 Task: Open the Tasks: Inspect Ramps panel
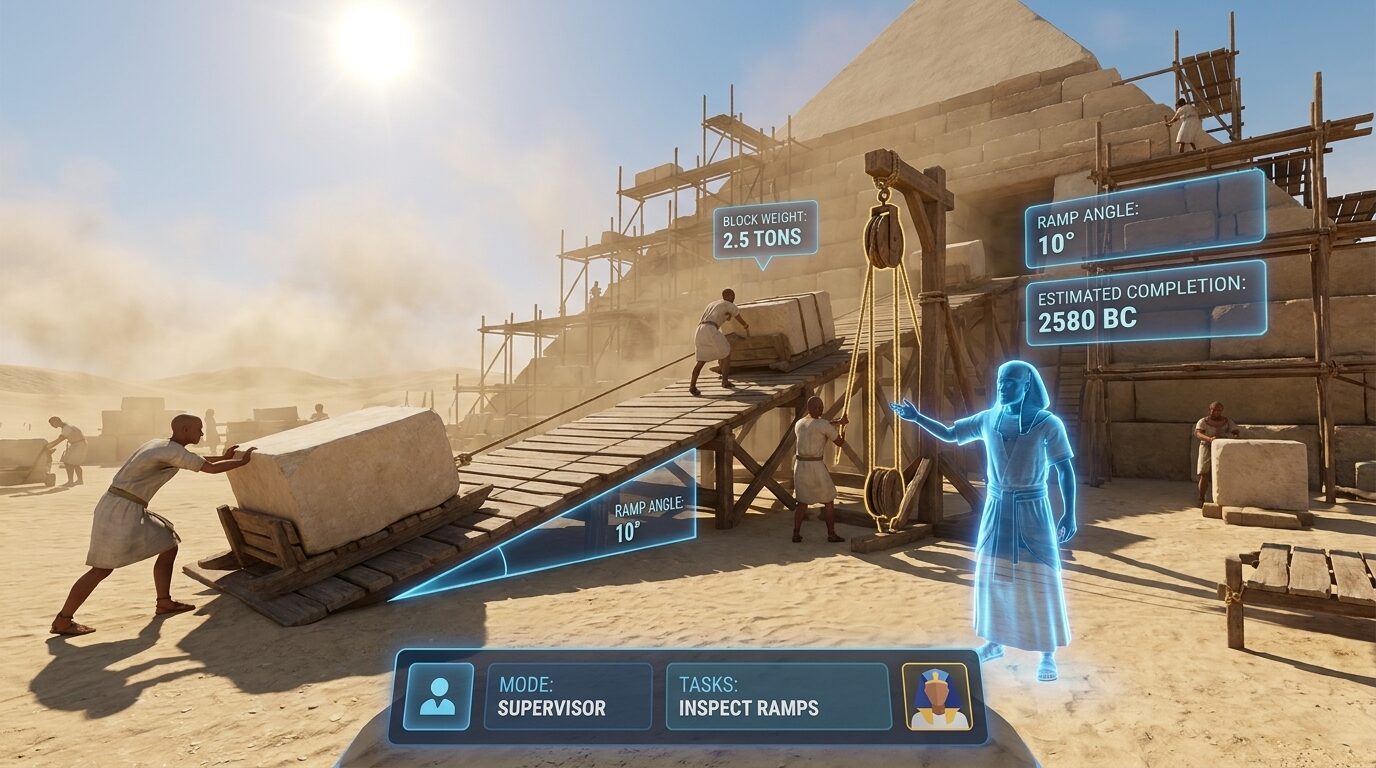777,696
